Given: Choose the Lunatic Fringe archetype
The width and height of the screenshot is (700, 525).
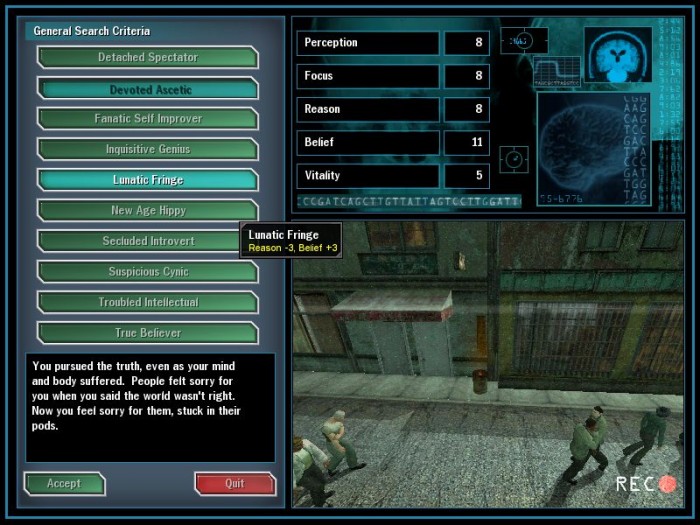Looking at the screenshot, I should 148,180.
